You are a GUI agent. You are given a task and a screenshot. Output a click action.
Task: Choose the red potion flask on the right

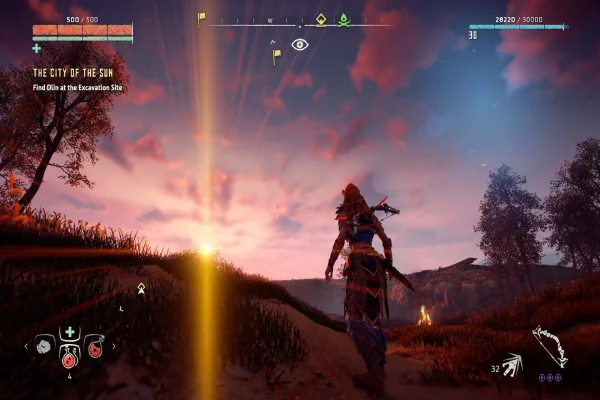click(94, 347)
